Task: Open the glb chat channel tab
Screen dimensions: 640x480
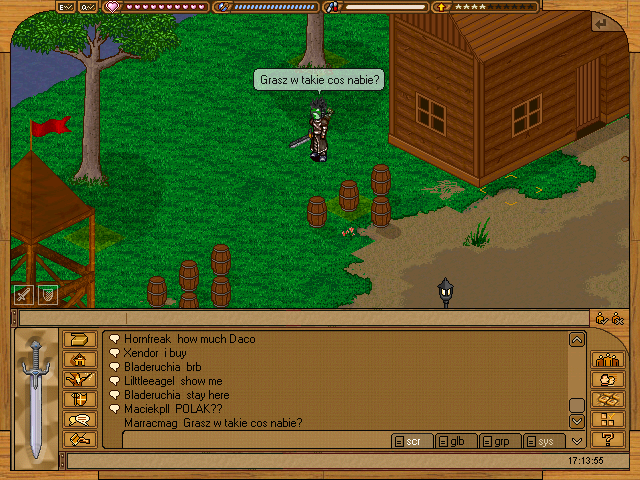Action: [x=456, y=441]
